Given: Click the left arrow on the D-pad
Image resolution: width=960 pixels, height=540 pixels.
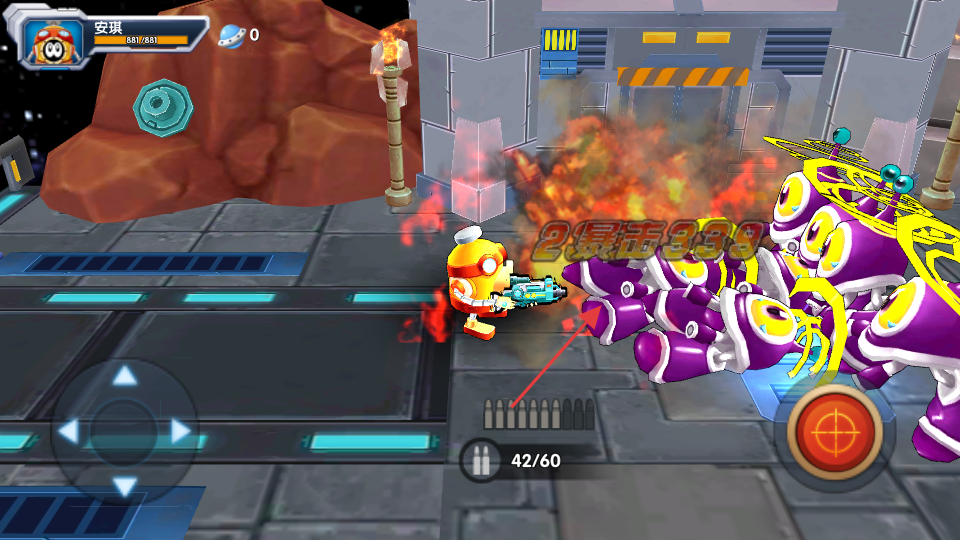Looking at the screenshot, I should 68,432.
